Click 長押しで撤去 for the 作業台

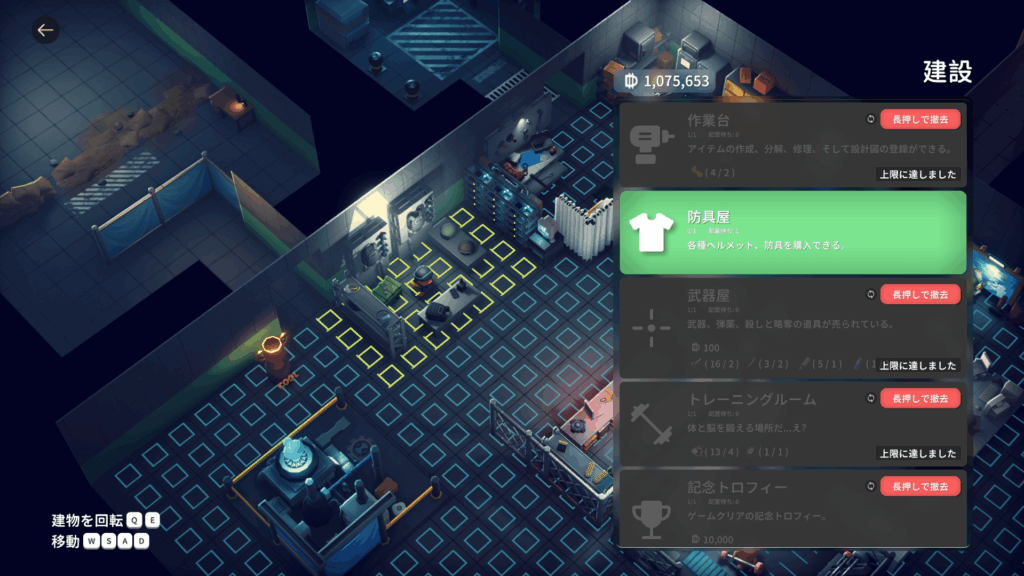[x=920, y=119]
